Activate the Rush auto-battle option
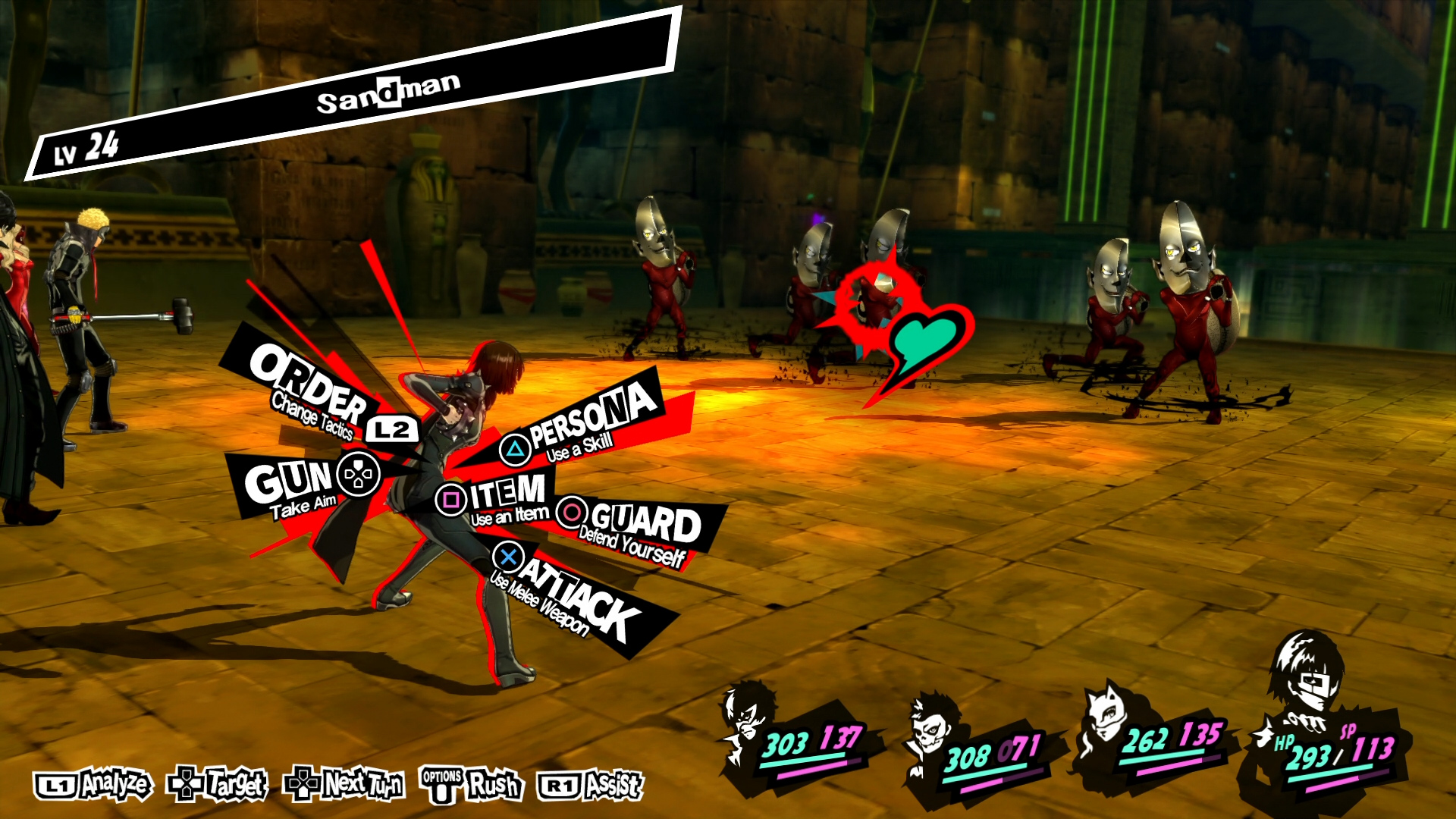Screen dimensions: 1456x819 pyautogui.click(x=472, y=786)
